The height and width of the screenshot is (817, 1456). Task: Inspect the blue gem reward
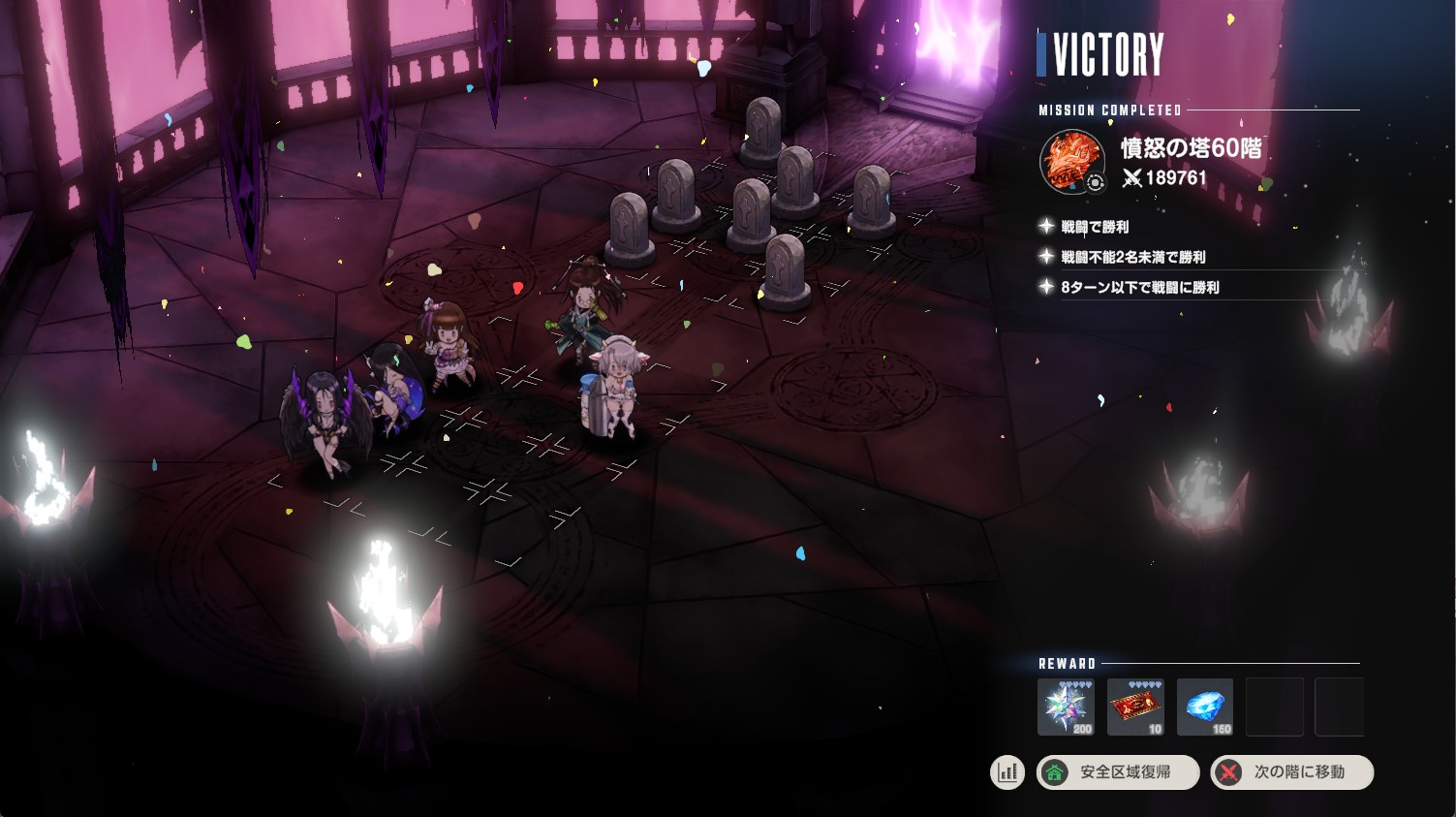[x=1205, y=707]
